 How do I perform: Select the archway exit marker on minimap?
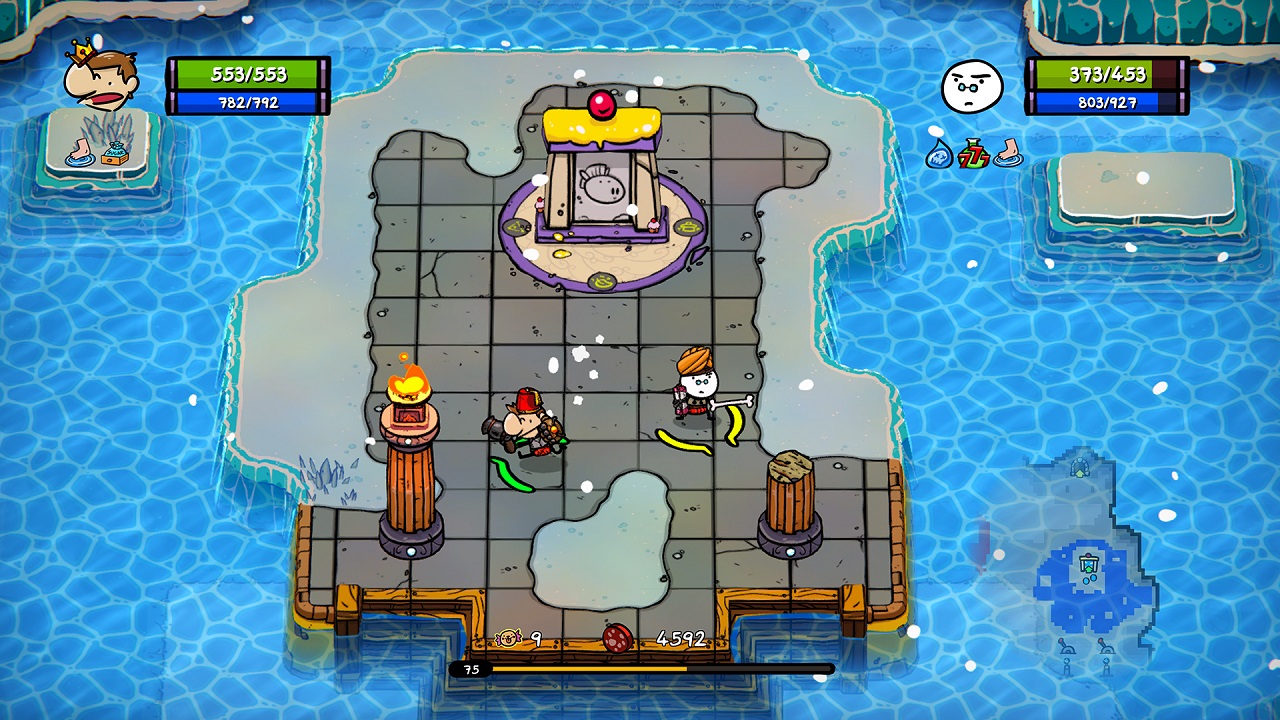1080,466
